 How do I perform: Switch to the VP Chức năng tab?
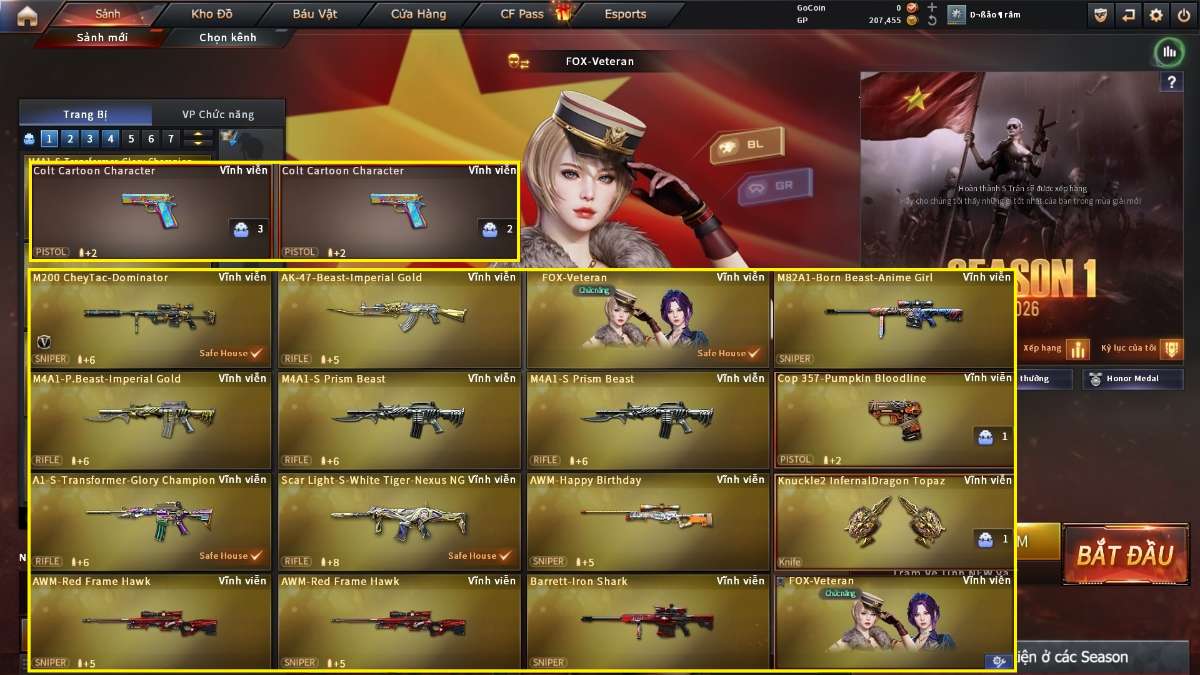click(218, 115)
